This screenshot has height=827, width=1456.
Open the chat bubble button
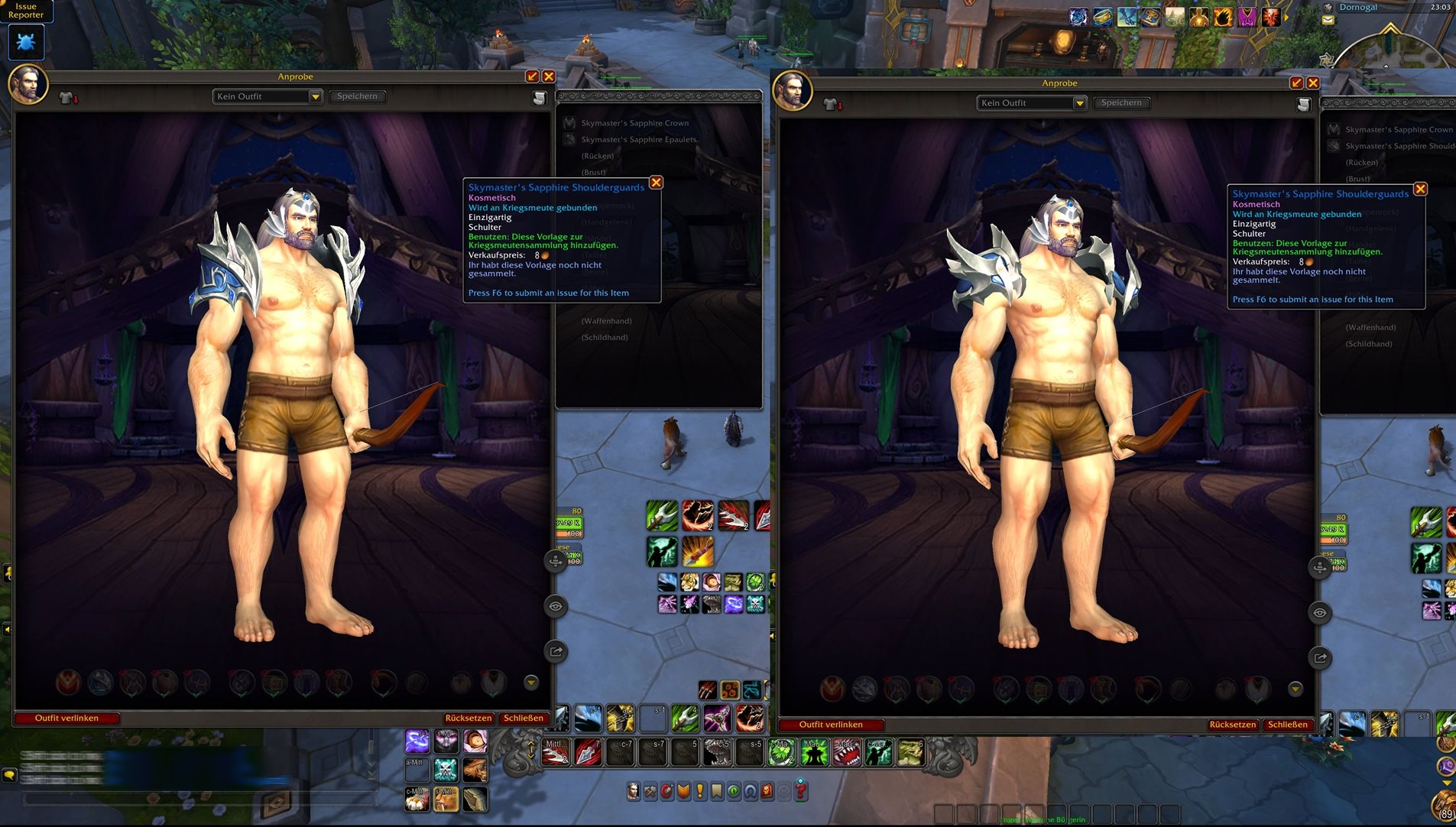(9, 775)
